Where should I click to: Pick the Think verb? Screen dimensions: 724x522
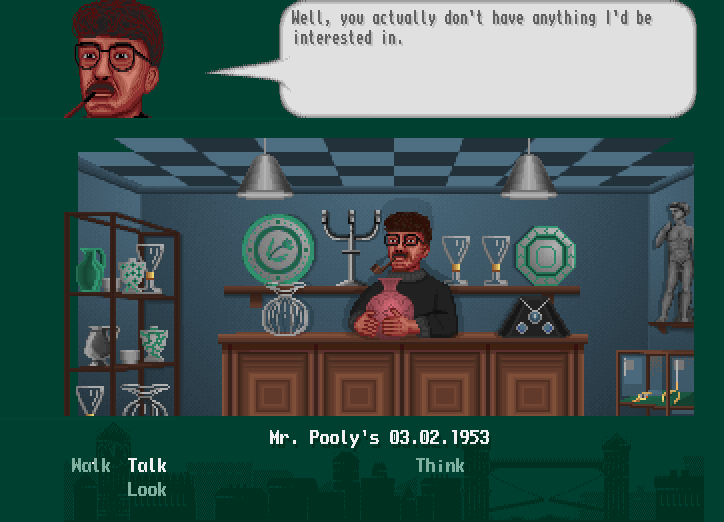coord(440,466)
